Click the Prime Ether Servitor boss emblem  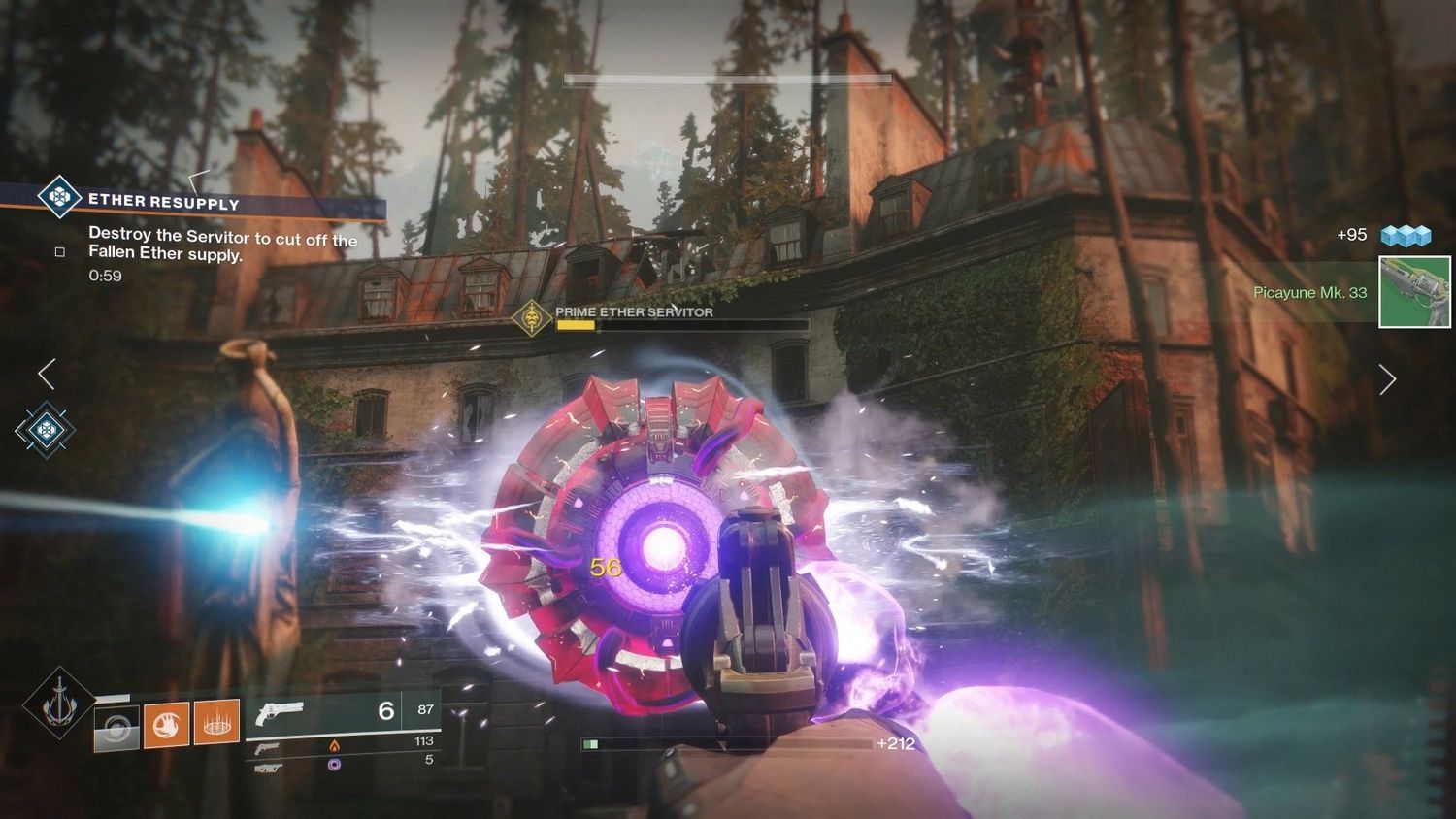tap(531, 317)
